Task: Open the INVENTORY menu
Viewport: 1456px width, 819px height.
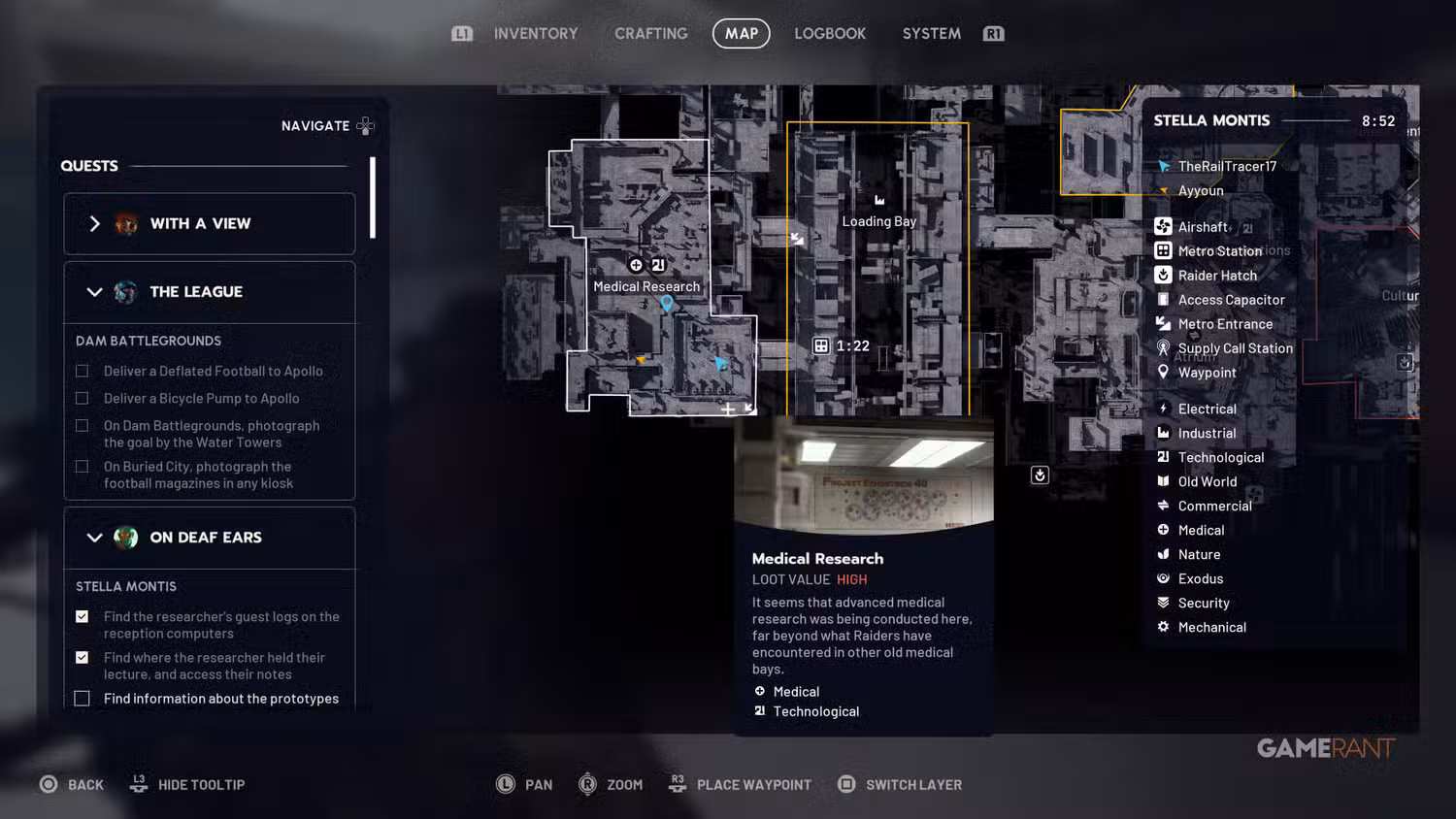Action: (535, 33)
